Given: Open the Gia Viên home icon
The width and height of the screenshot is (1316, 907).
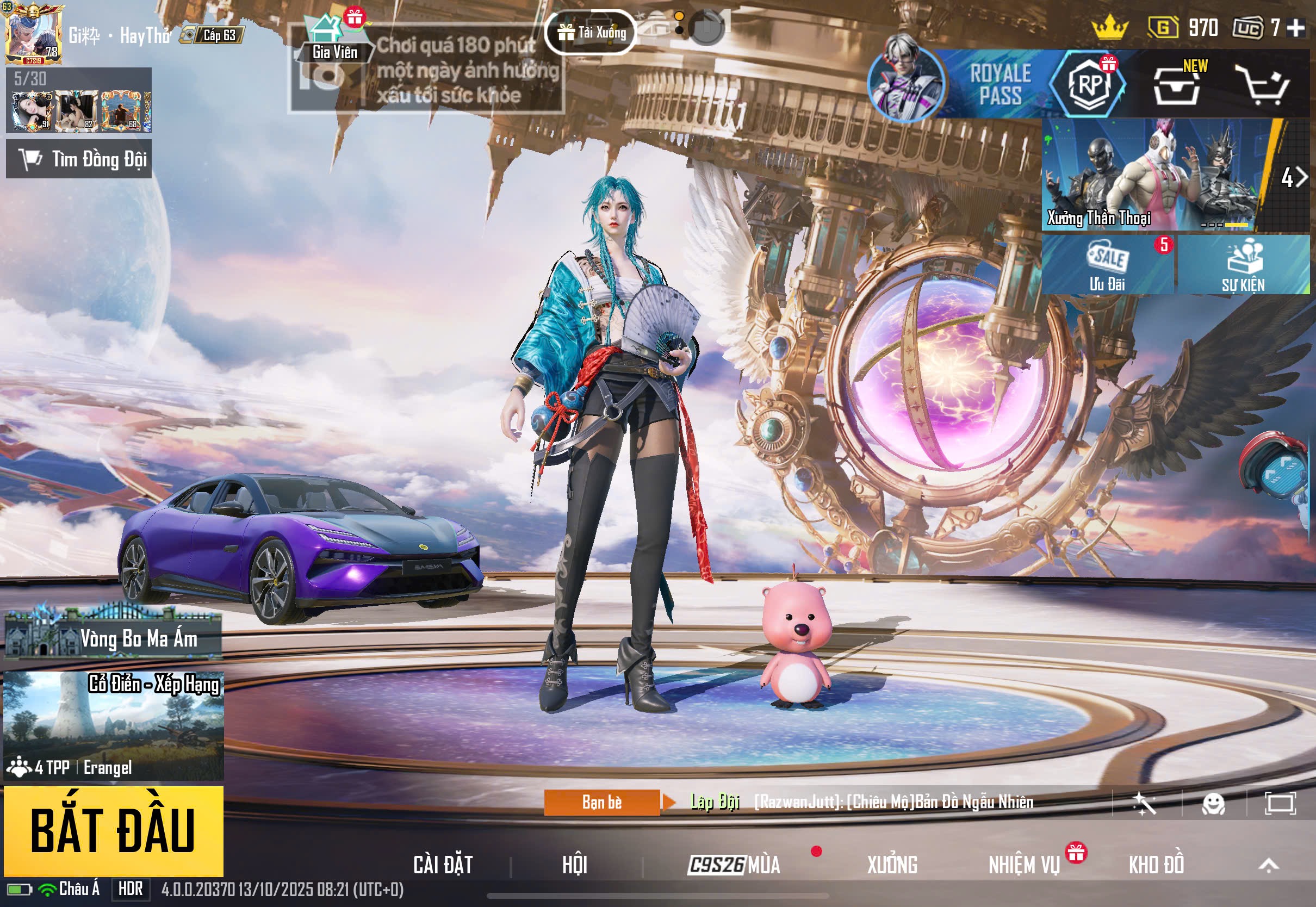Looking at the screenshot, I should coord(334,39).
